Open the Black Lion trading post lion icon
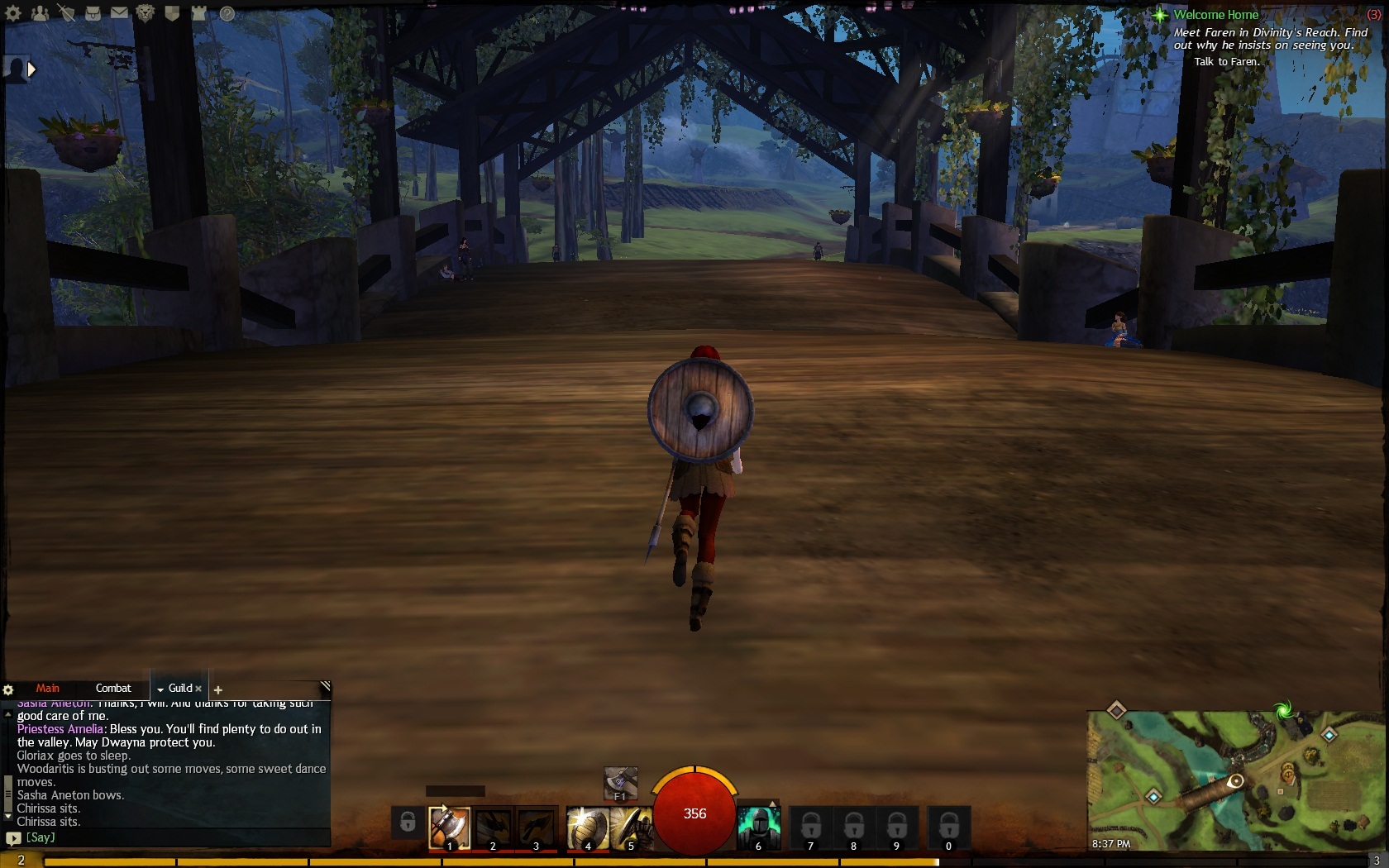 click(x=146, y=13)
